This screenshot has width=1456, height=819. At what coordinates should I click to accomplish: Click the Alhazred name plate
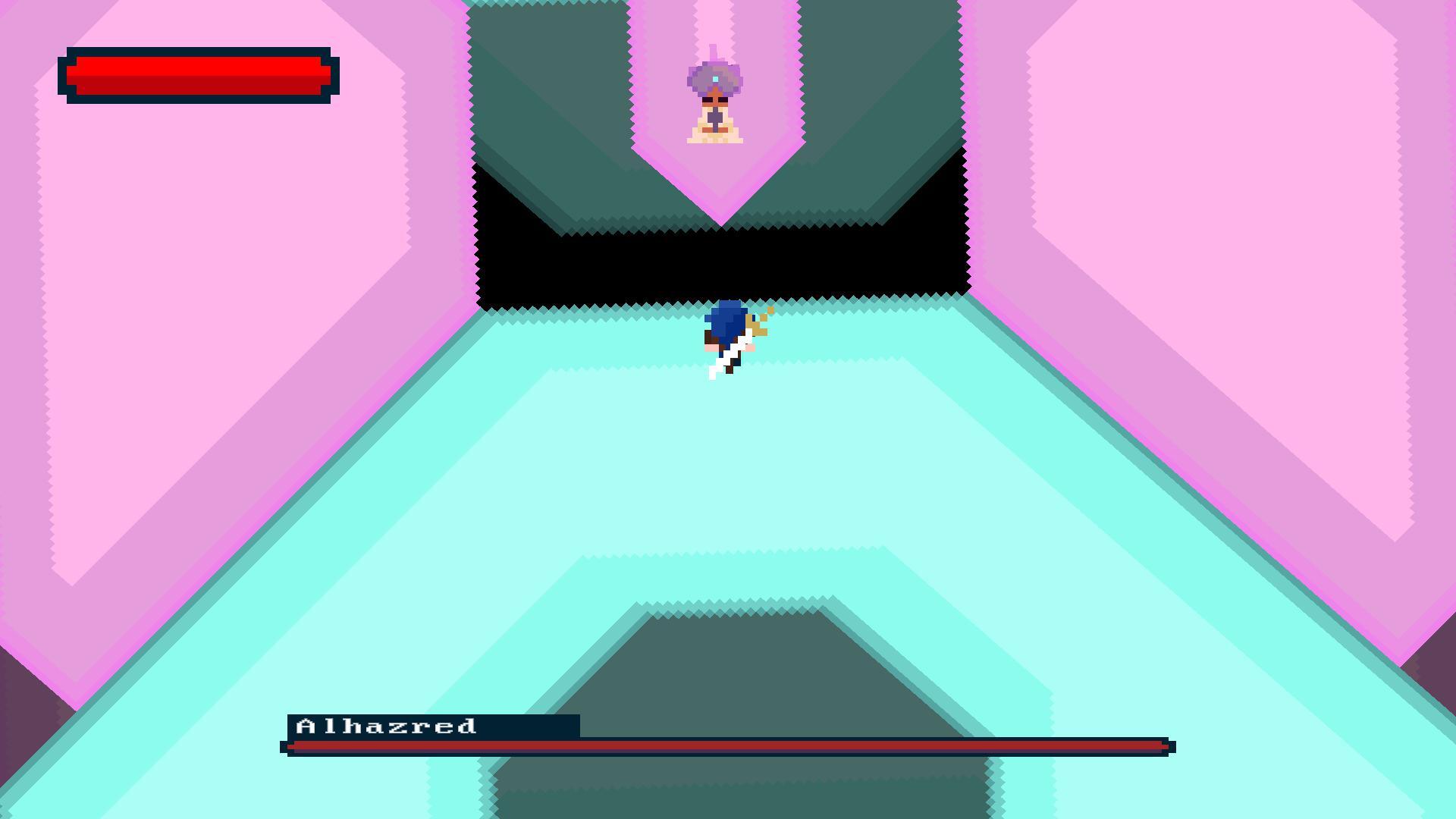pyautogui.click(x=432, y=726)
